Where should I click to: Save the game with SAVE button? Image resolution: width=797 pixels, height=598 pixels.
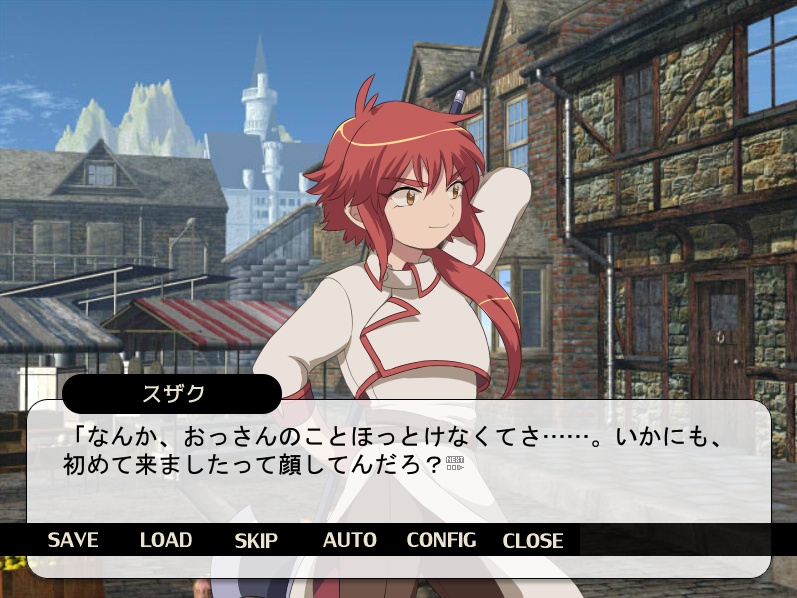[x=73, y=540]
